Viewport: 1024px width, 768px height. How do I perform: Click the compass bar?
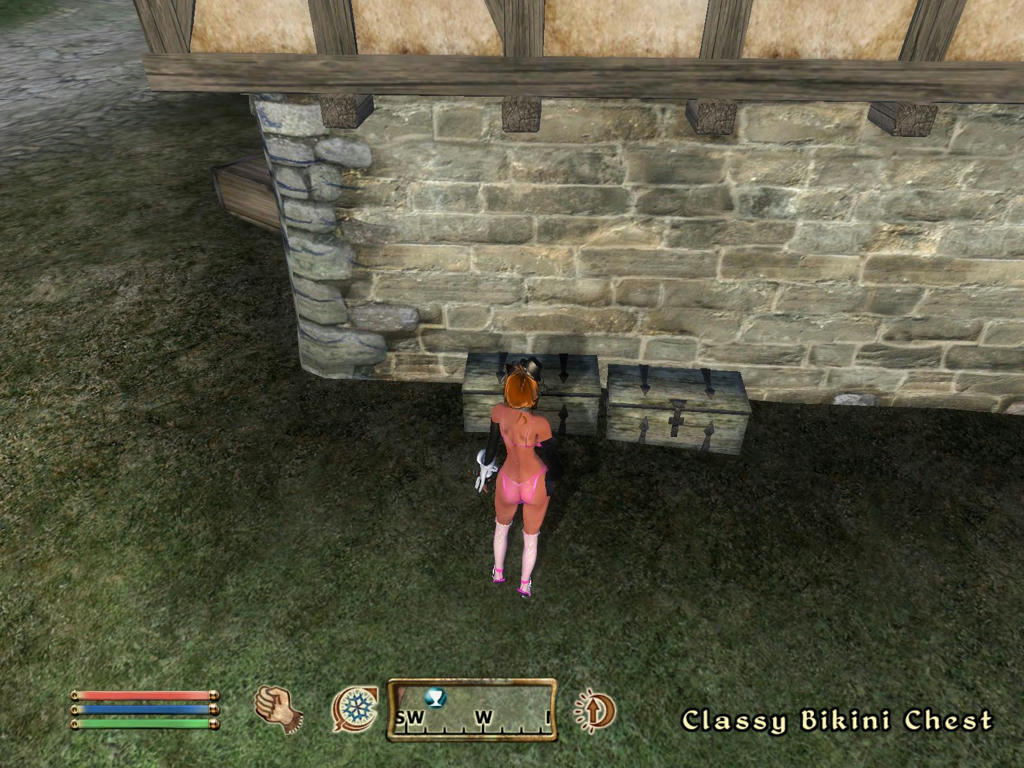click(472, 710)
